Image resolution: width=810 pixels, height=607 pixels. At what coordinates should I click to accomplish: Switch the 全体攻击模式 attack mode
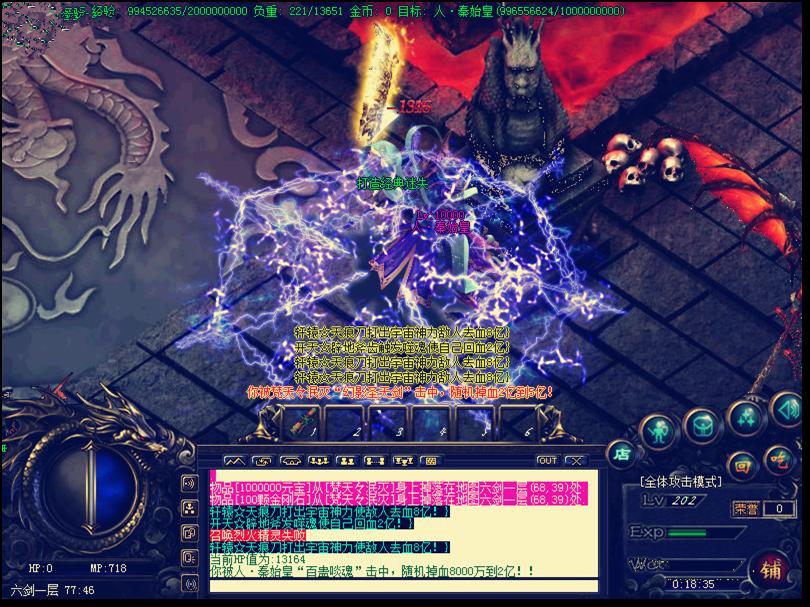click(680, 482)
